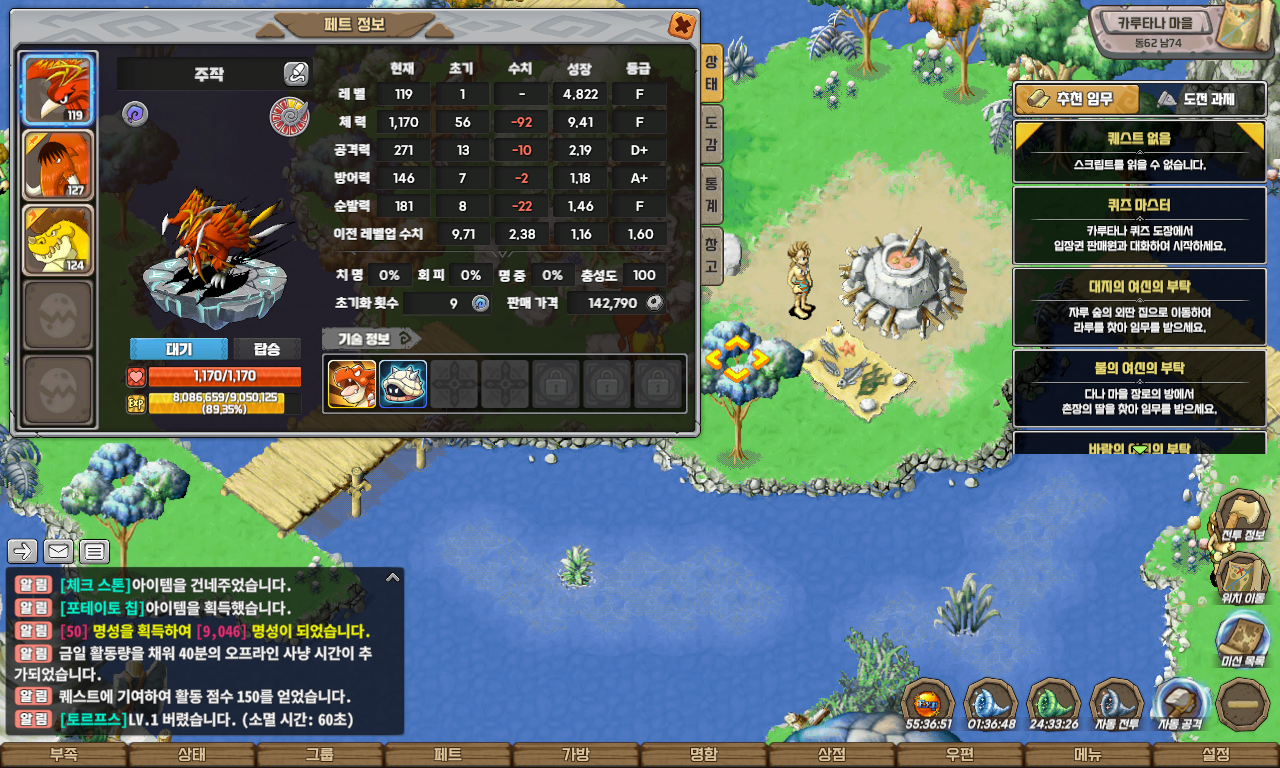This screenshot has width=1280, height=768.
Task: Select the spiked shell skill icon
Action: point(403,384)
